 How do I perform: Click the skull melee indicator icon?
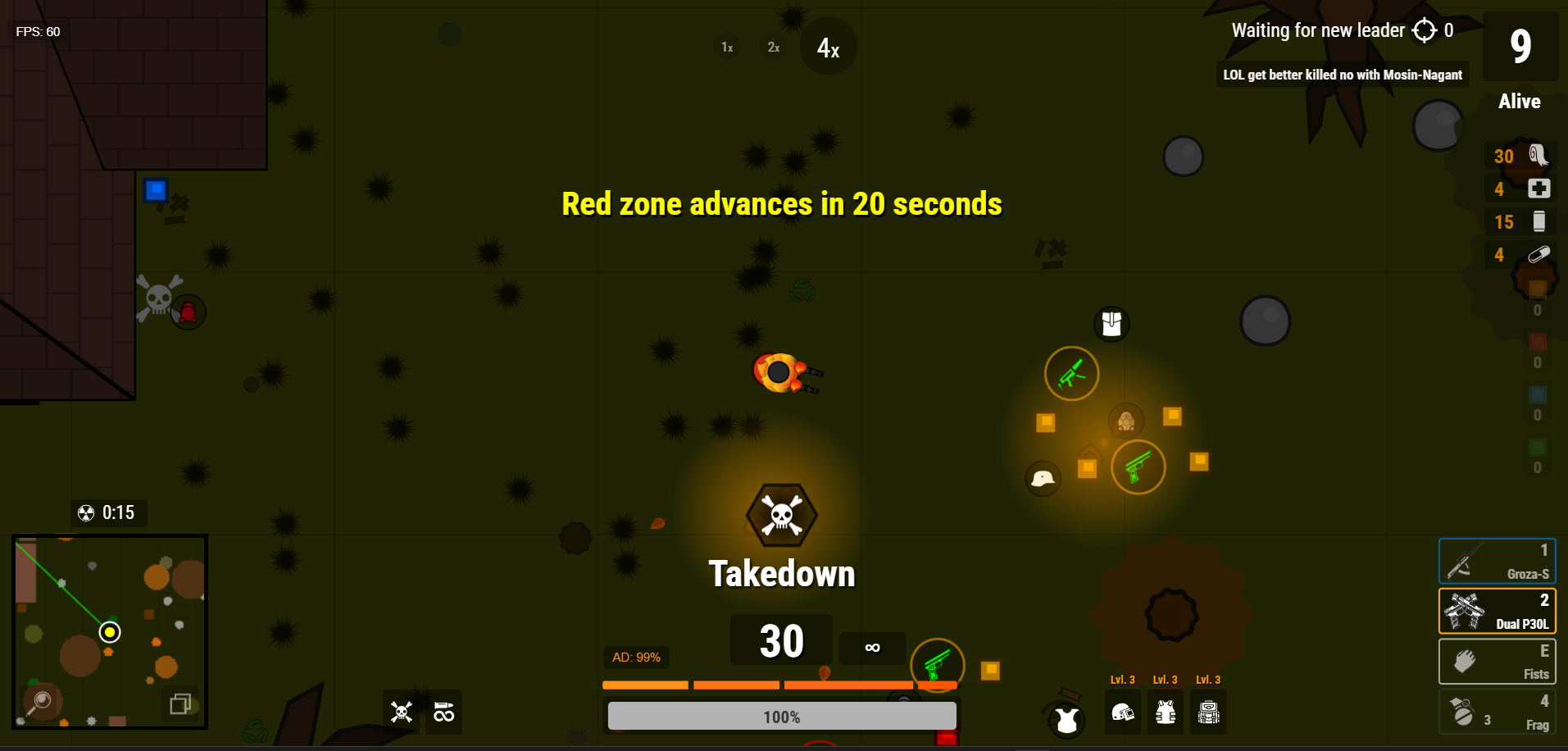click(401, 712)
